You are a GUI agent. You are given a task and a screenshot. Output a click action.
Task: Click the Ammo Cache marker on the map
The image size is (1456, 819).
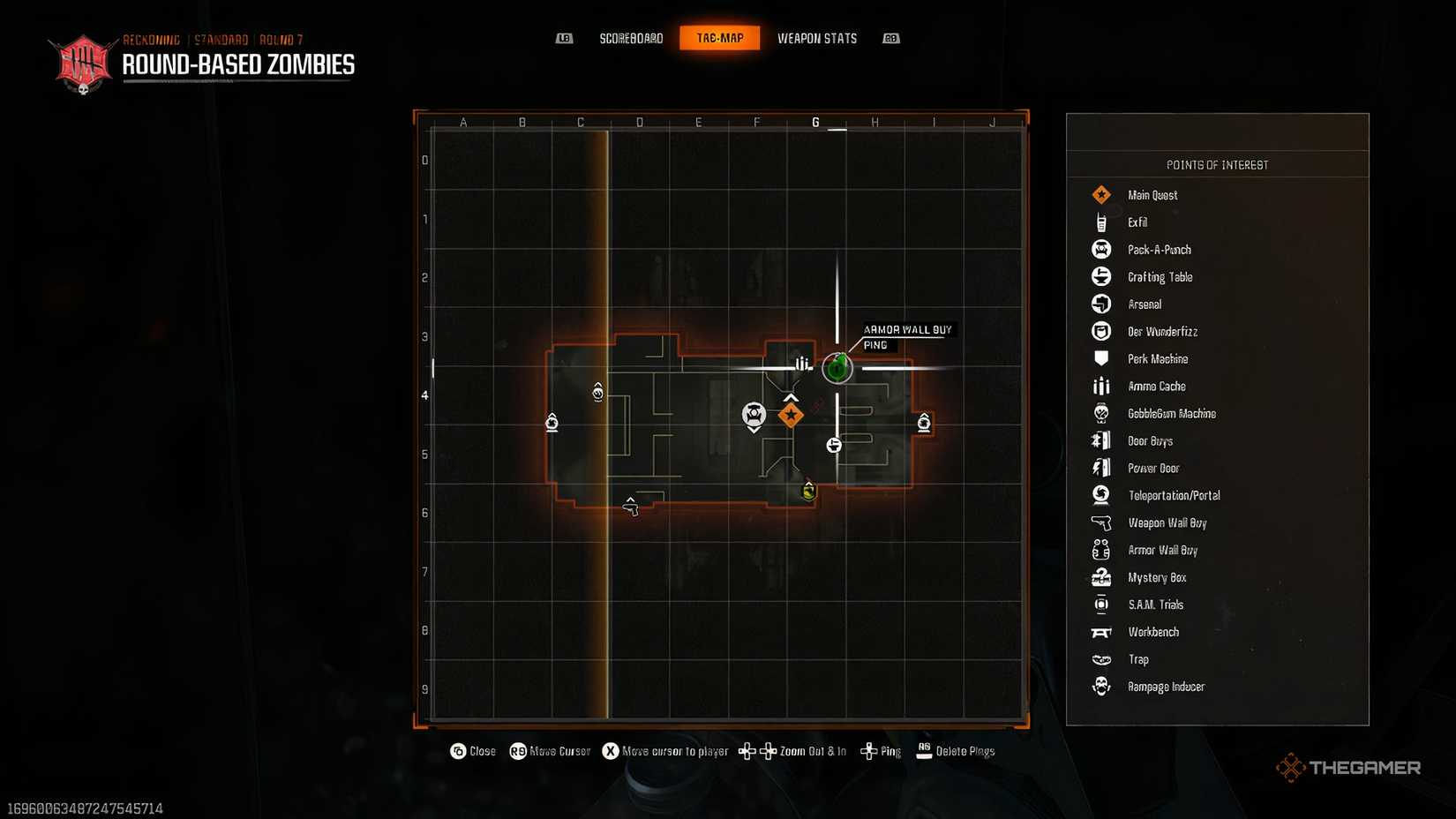(803, 363)
